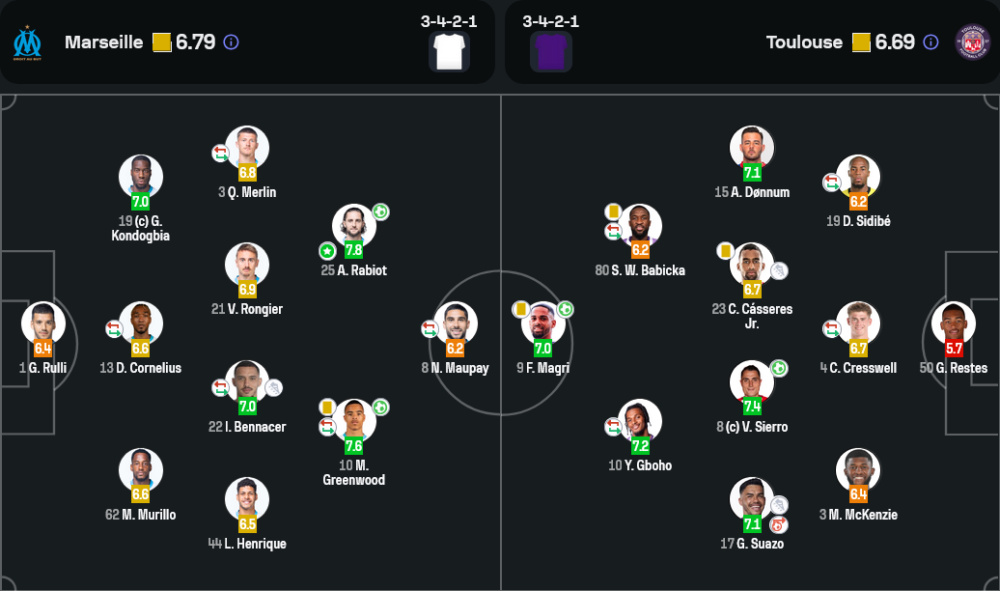This screenshot has height=591, width=1000.
Task: Select S. W. Babicka's avatar
Action: tap(640, 225)
